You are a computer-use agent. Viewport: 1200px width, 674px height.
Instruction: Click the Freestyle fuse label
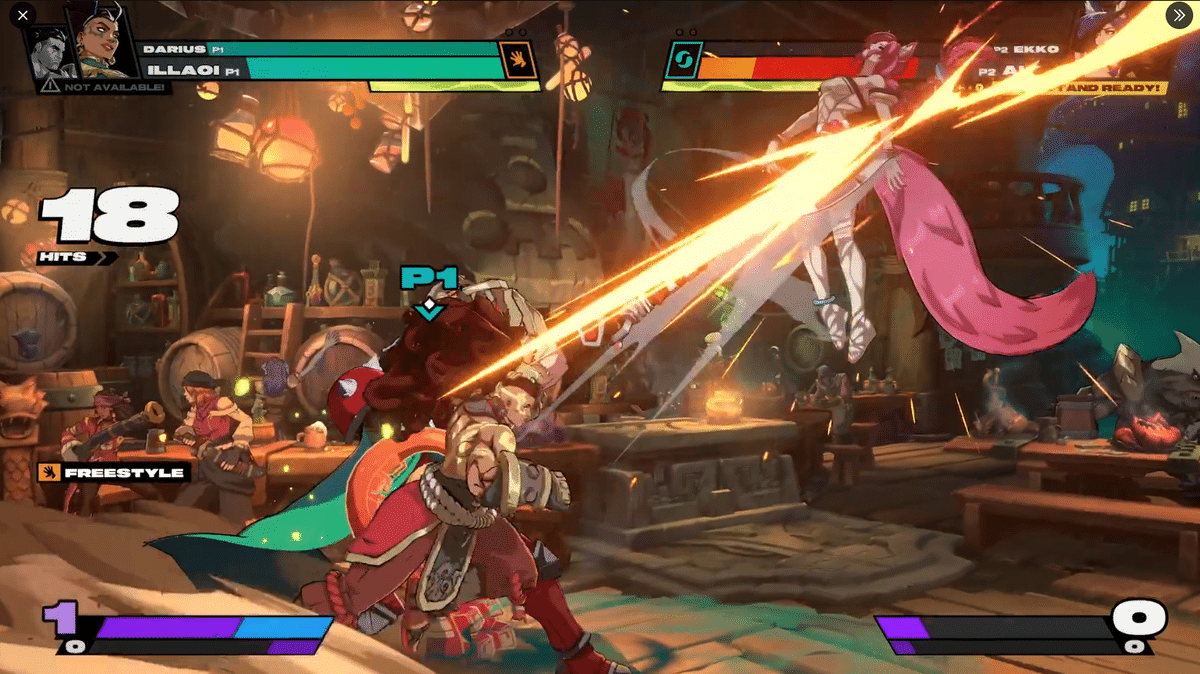tap(112, 472)
